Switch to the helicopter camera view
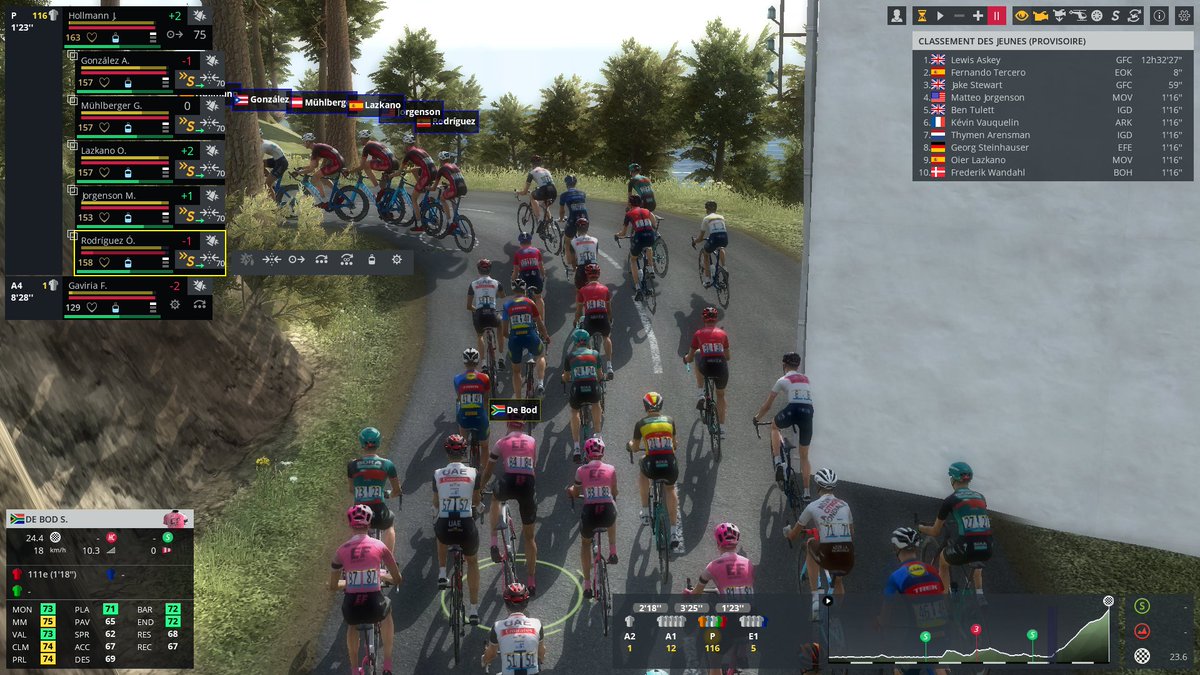1200x675 pixels. click(1078, 16)
